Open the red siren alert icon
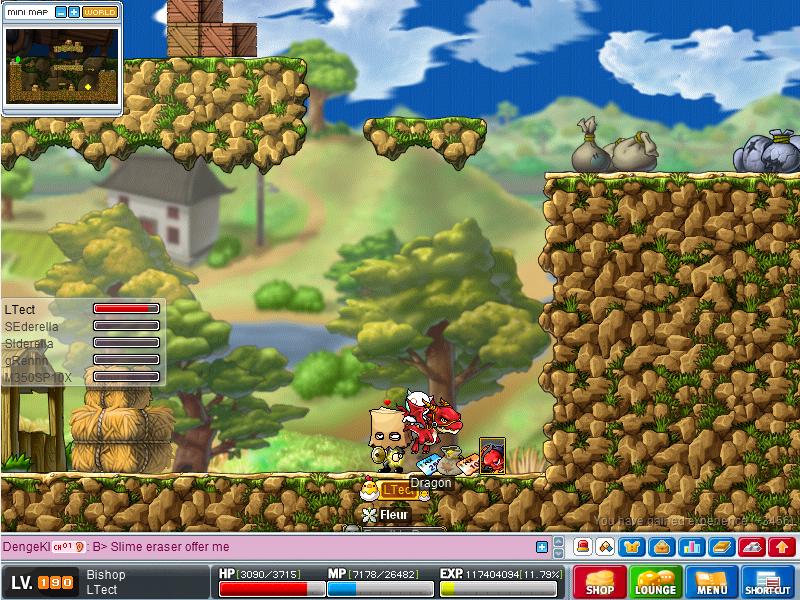This screenshot has height=600, width=800. pos(583,547)
